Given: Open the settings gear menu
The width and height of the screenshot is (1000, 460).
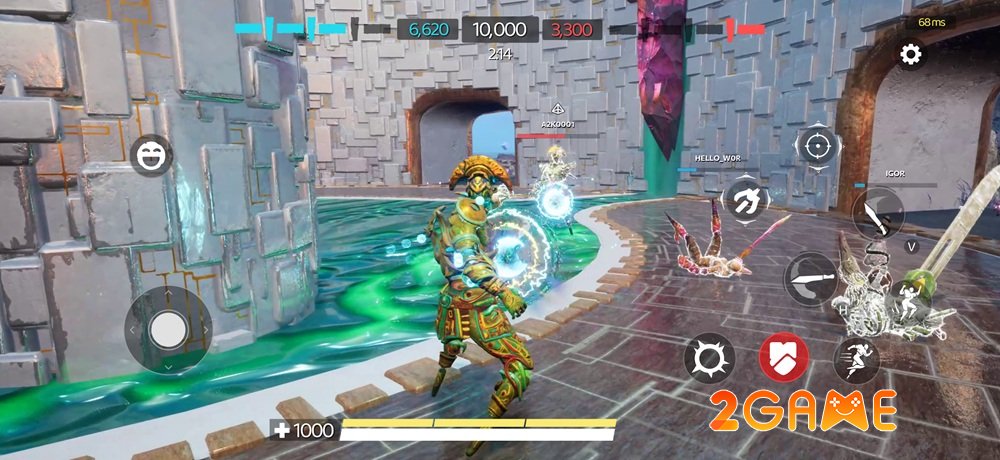Looking at the screenshot, I should pyautogui.click(x=910, y=55).
